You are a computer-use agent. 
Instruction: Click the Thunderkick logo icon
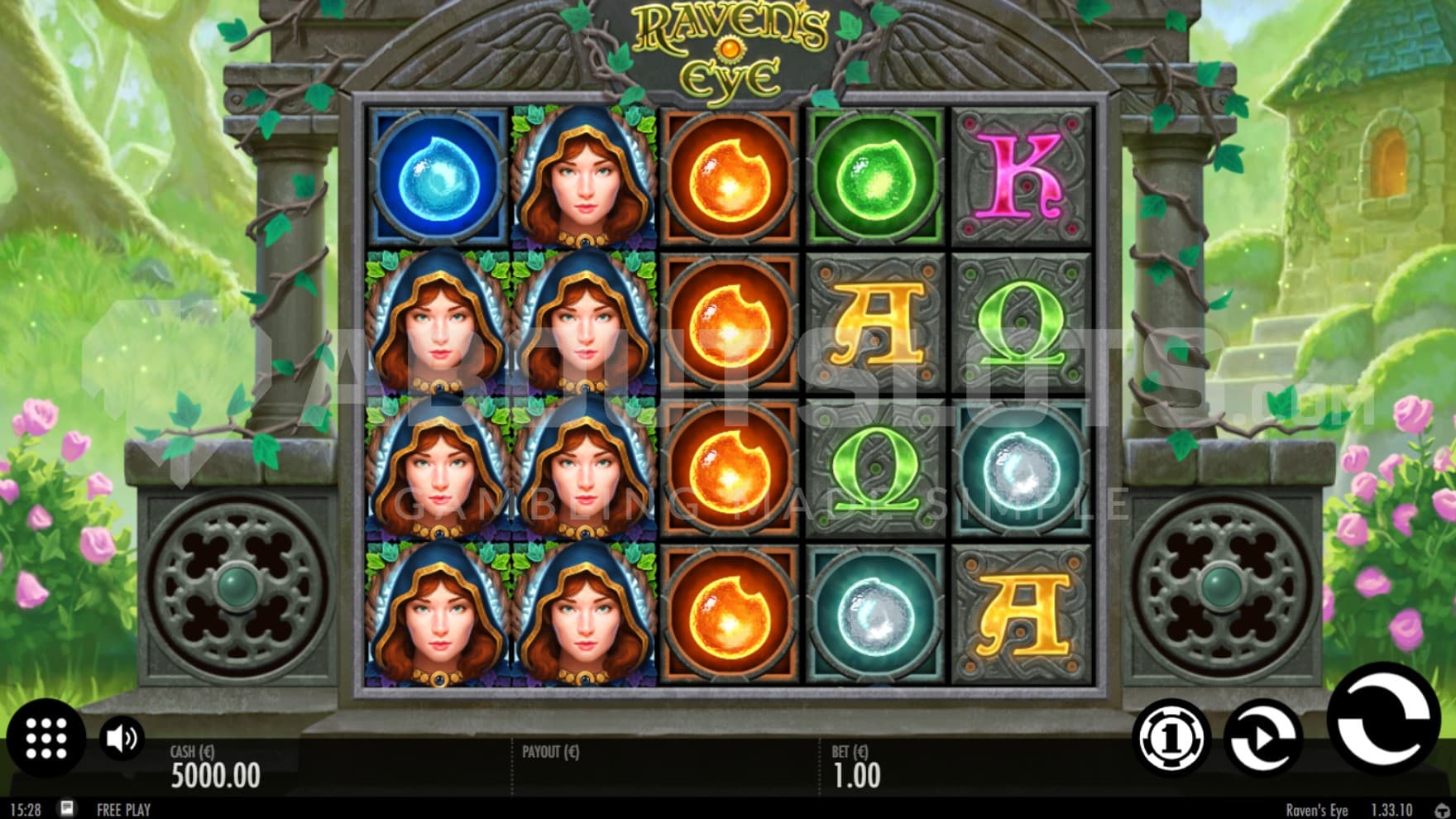tap(1443, 810)
